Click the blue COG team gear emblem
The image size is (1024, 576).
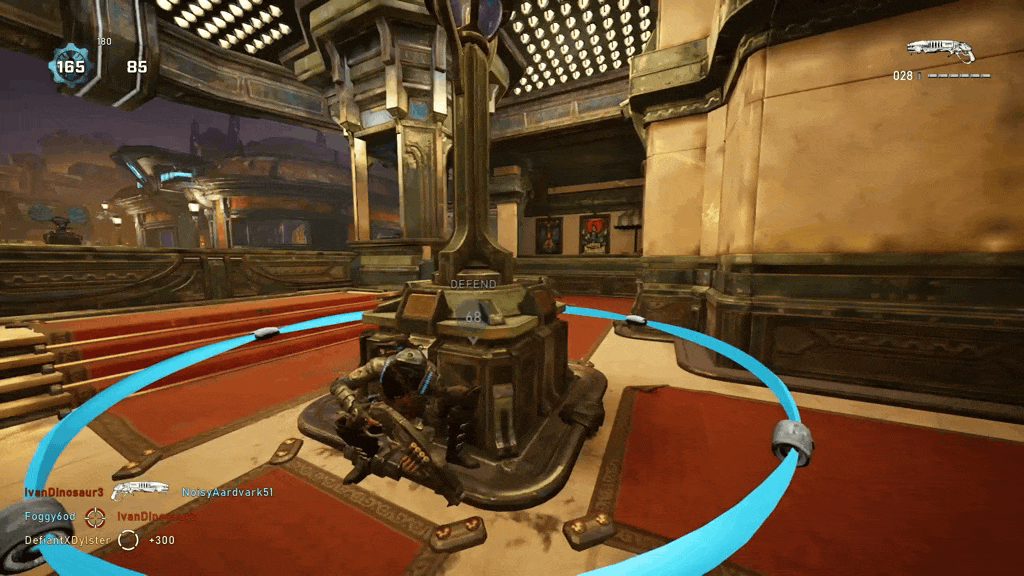tap(71, 67)
